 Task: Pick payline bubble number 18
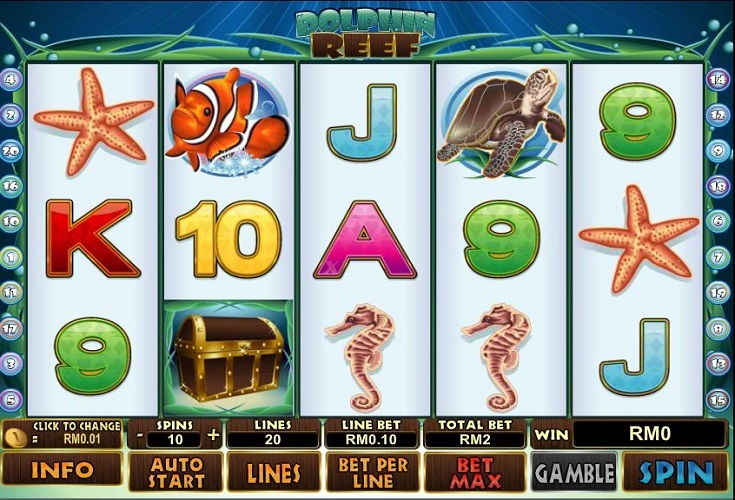[x=718, y=186]
